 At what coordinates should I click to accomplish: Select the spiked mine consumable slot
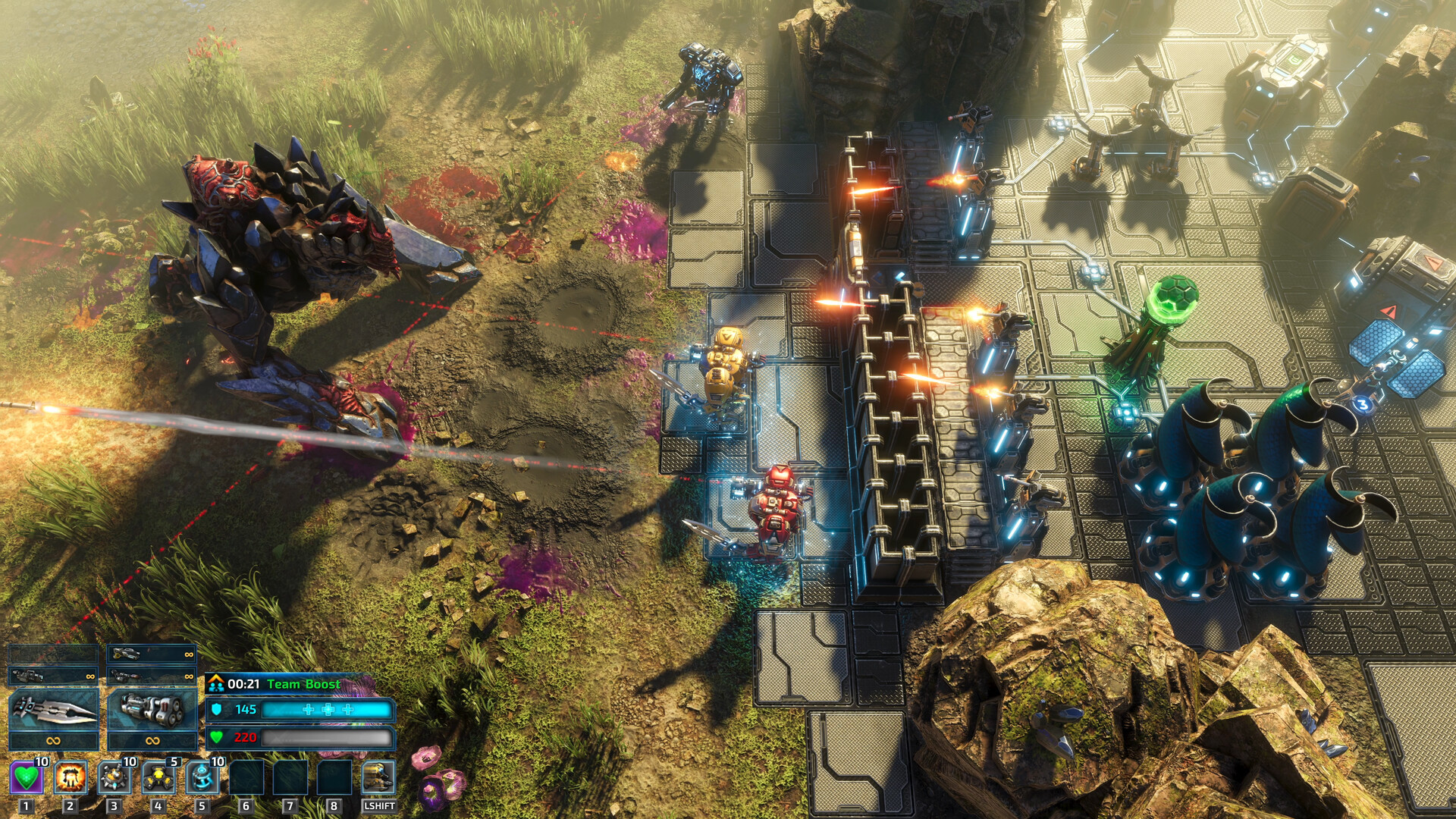(115, 777)
